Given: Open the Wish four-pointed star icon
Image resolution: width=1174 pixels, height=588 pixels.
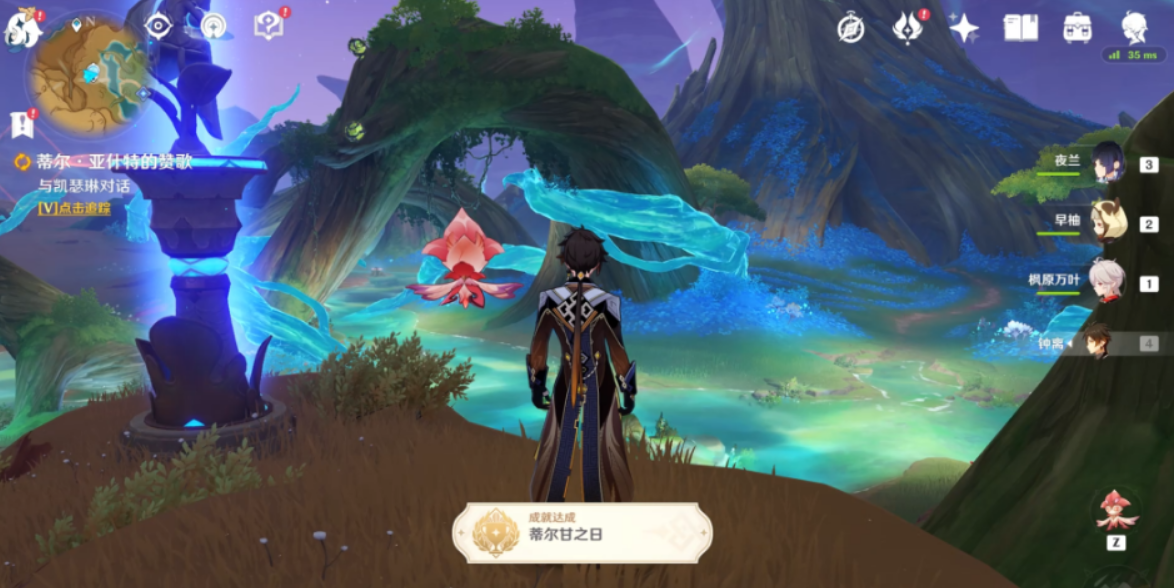Looking at the screenshot, I should click(x=964, y=28).
